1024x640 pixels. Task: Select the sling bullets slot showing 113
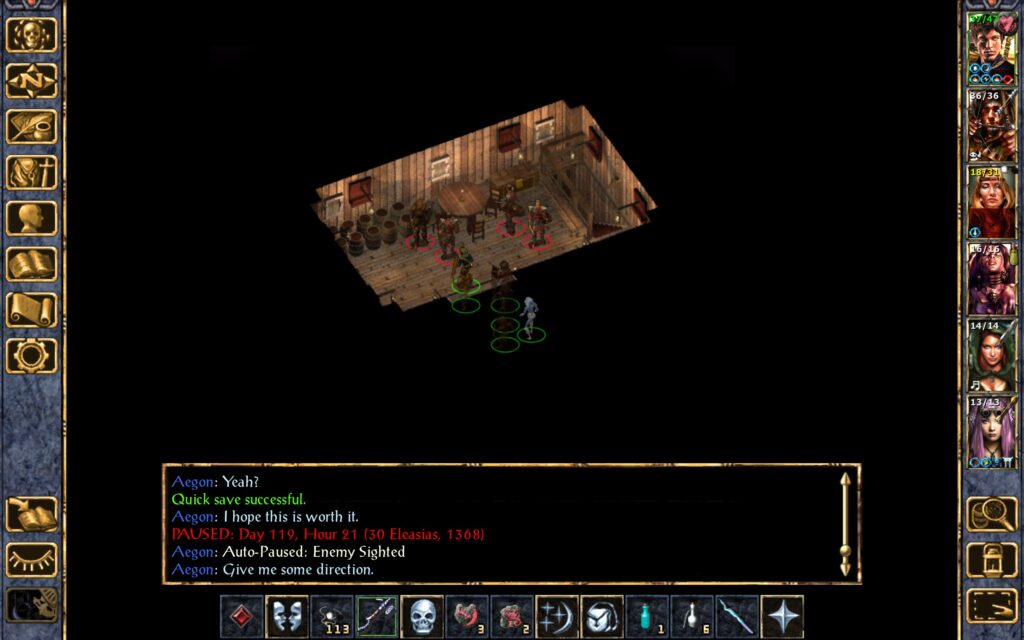click(331, 616)
